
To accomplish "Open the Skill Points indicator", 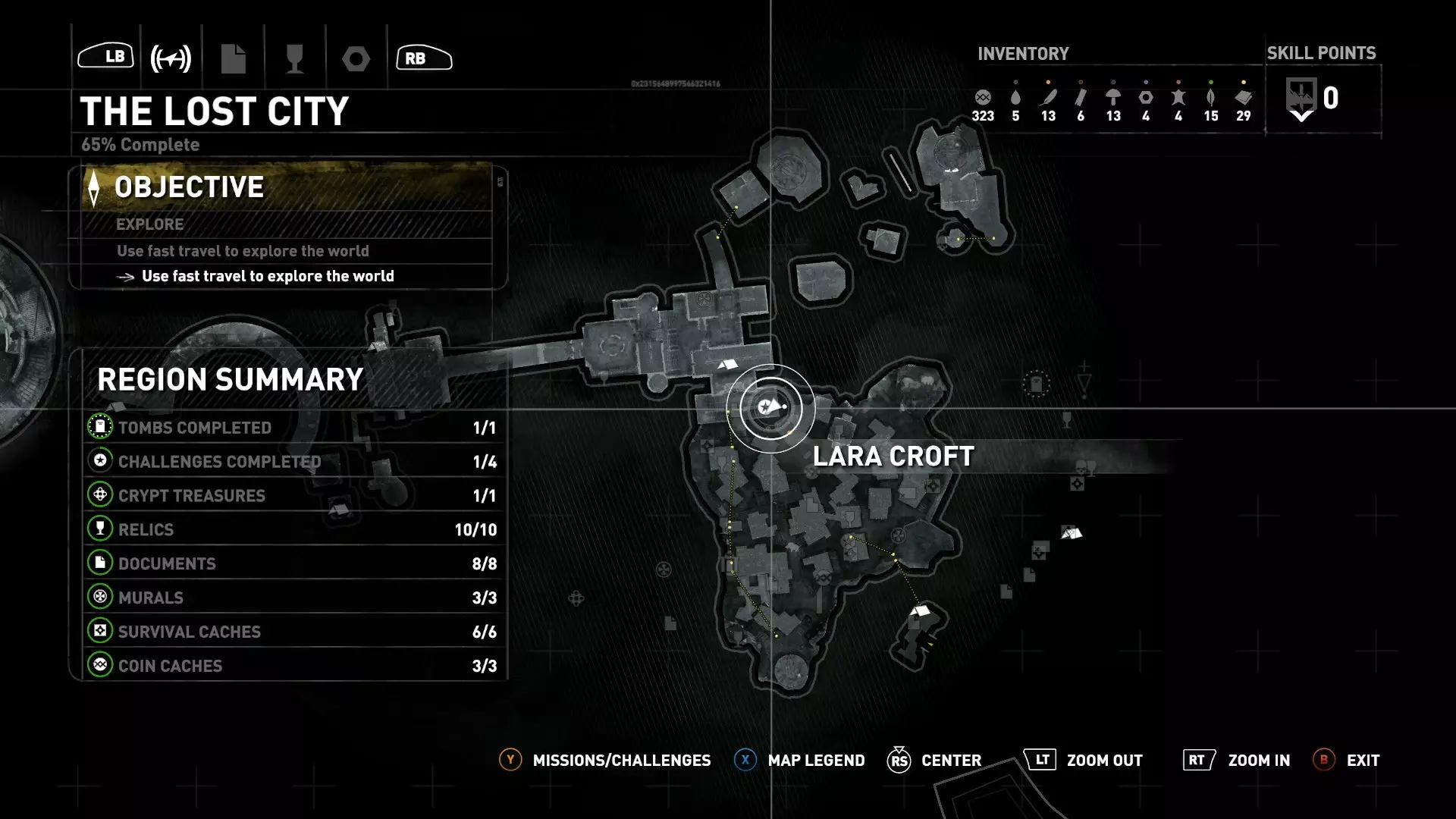I will (1321, 99).
